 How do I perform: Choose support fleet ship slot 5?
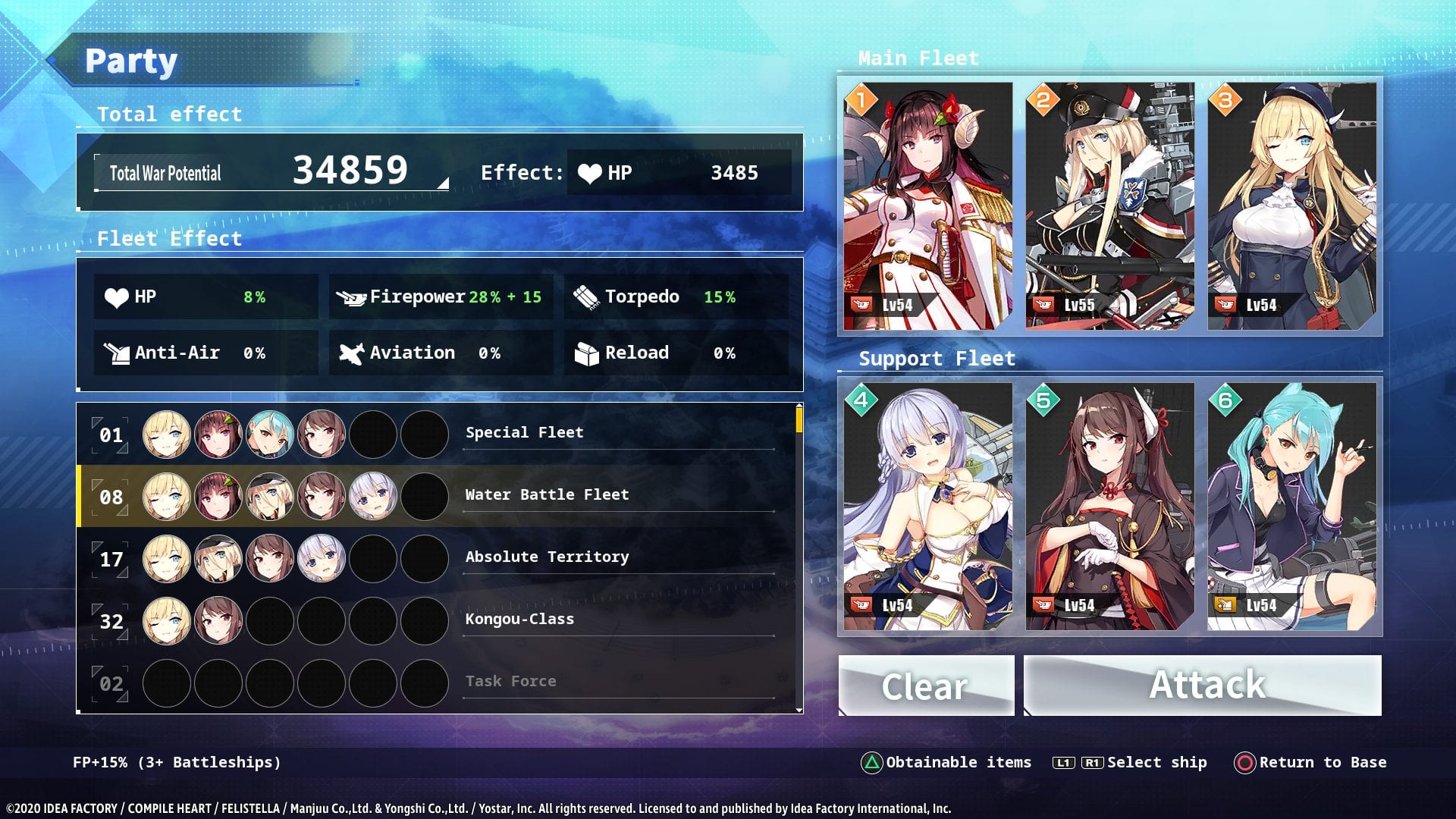click(x=1109, y=506)
